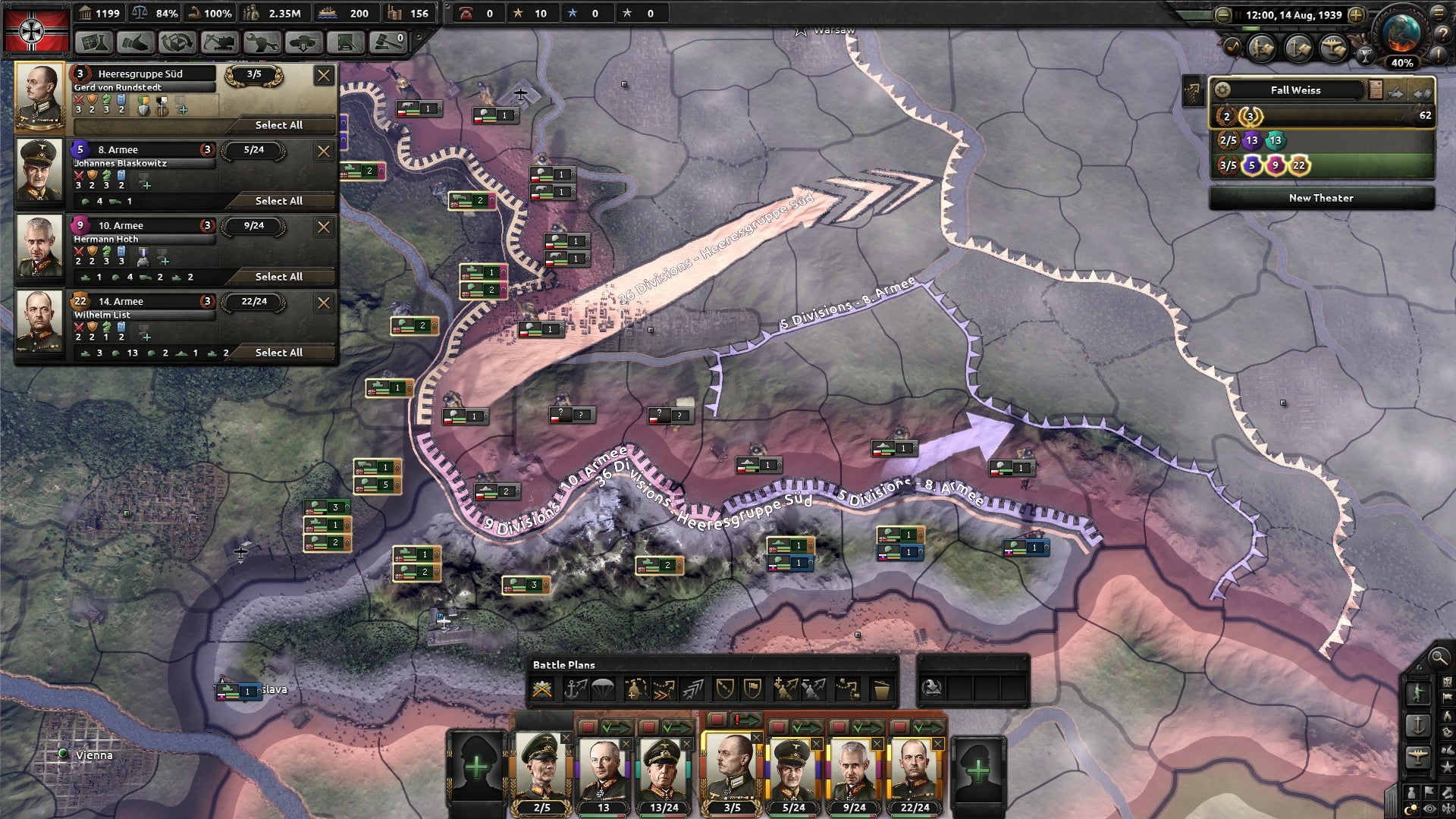This screenshot has width=1456, height=819.
Task: Expand the 3/5 army row in Fall Weiss panel
Action: [1227, 165]
